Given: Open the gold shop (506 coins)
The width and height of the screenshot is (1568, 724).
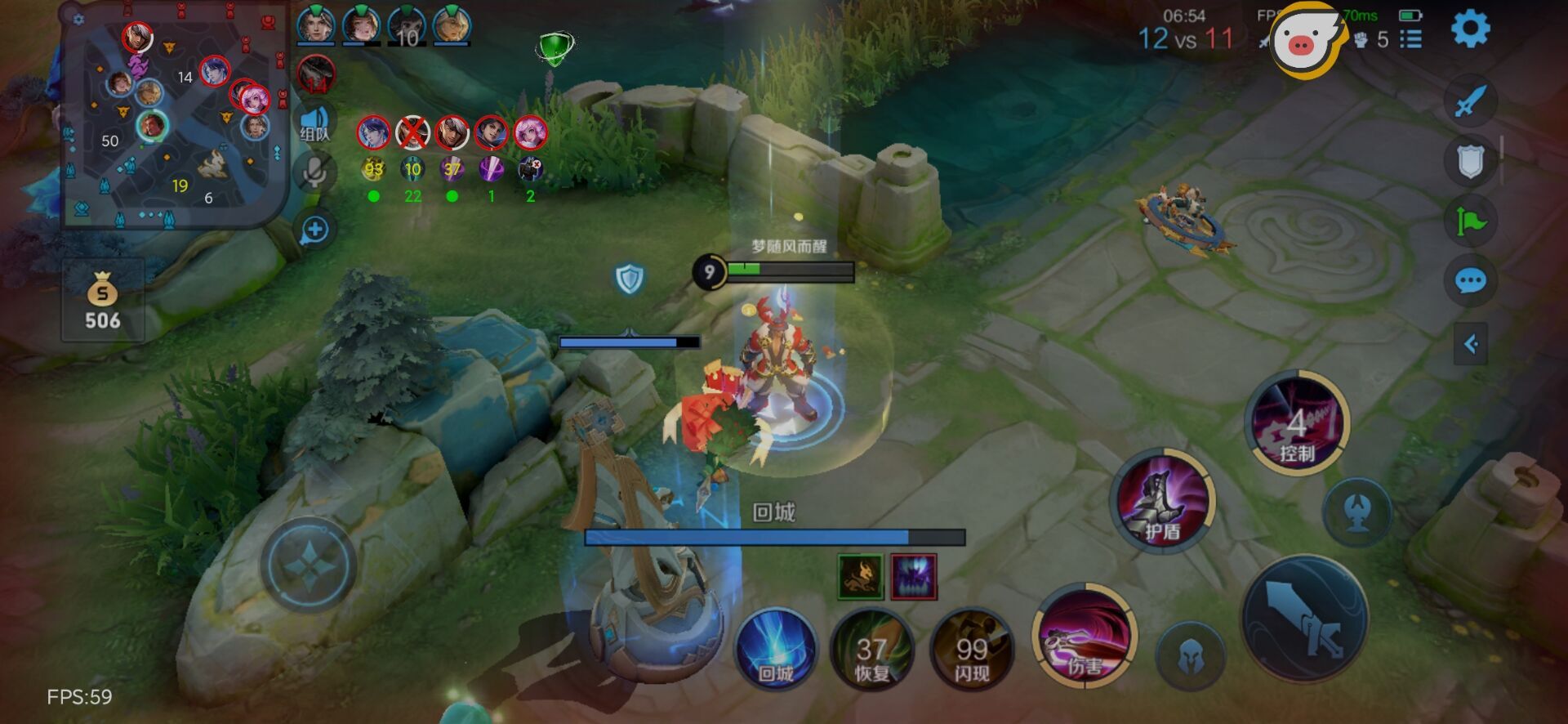Looking at the screenshot, I should [103, 301].
